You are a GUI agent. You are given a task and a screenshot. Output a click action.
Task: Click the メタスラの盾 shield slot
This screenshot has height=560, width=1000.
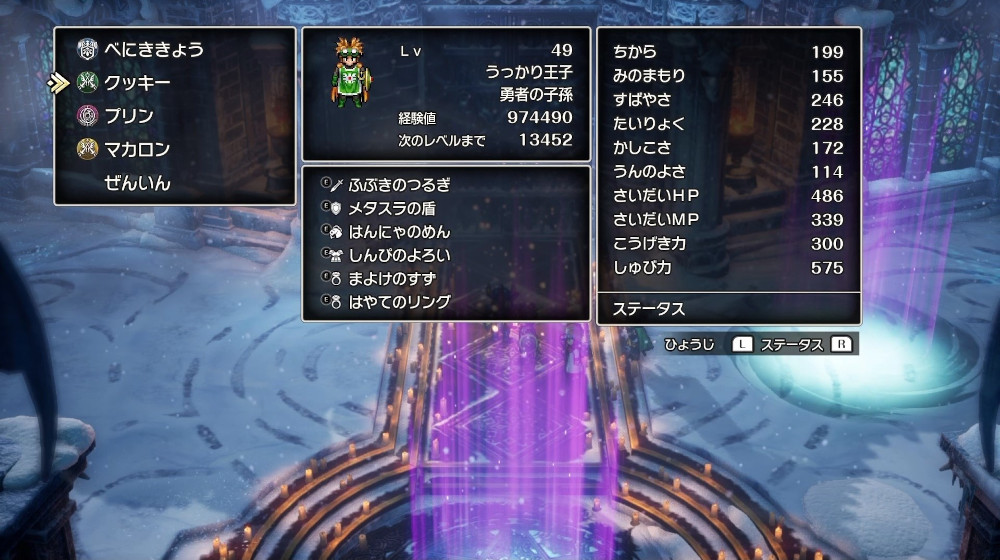392,208
